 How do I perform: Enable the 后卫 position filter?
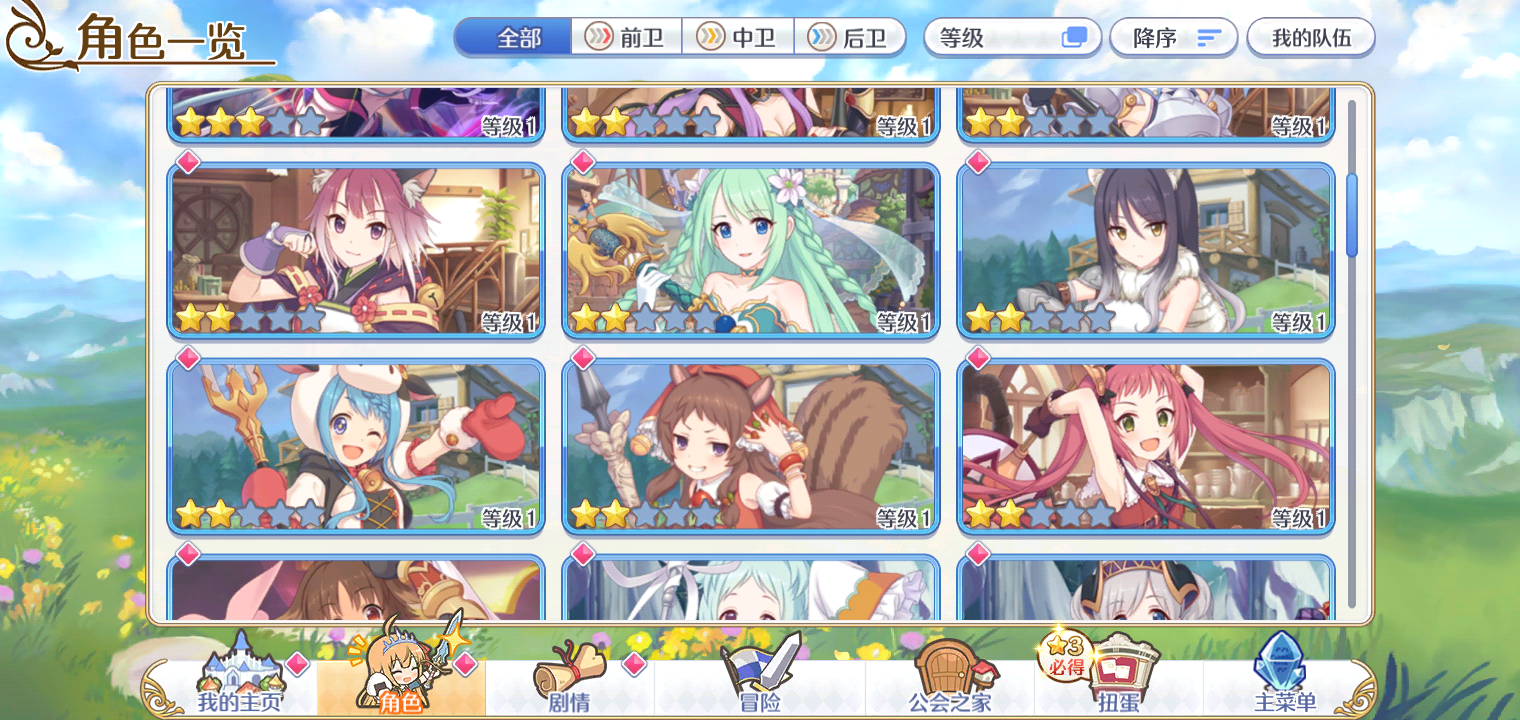[x=851, y=37]
